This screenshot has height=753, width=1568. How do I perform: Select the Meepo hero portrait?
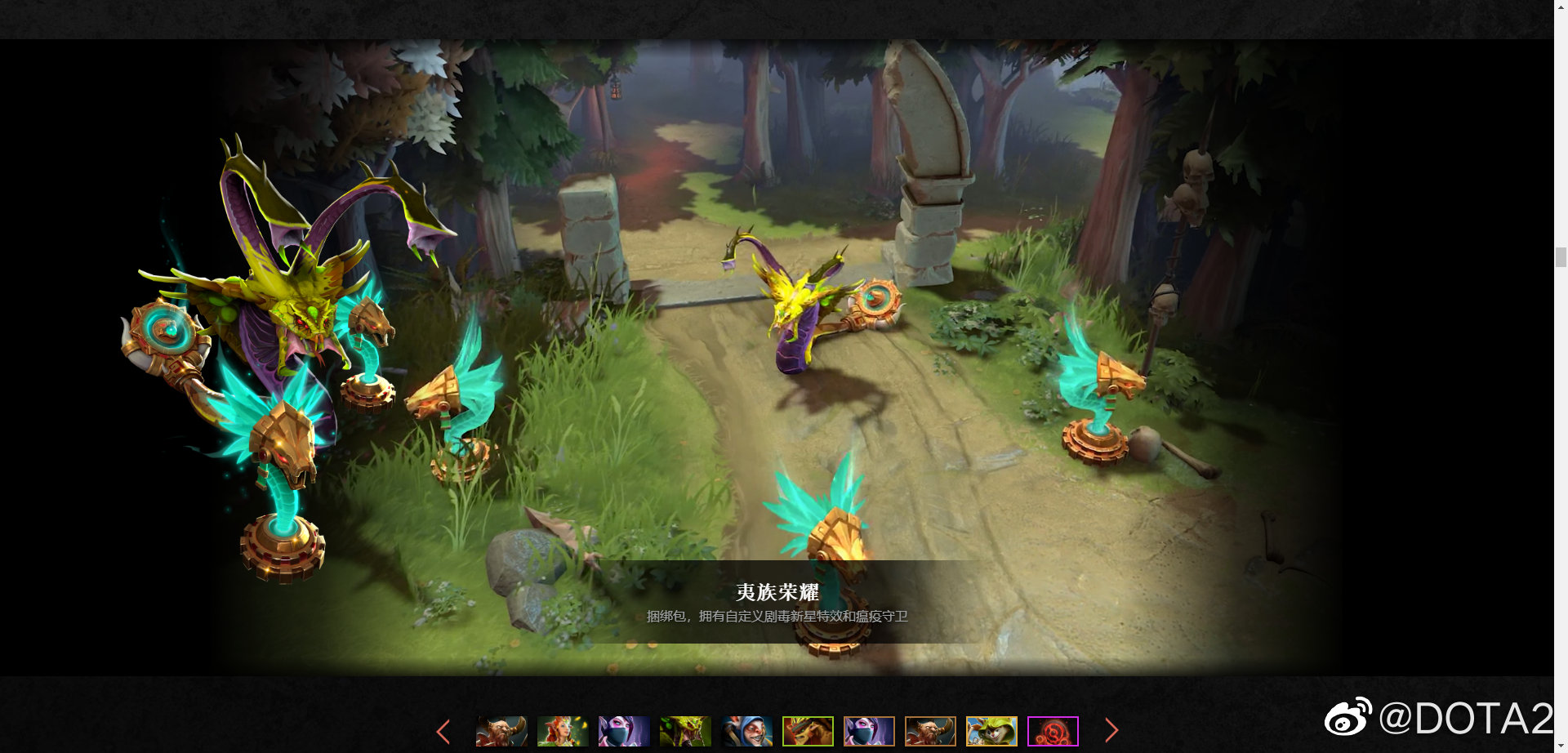click(x=748, y=731)
